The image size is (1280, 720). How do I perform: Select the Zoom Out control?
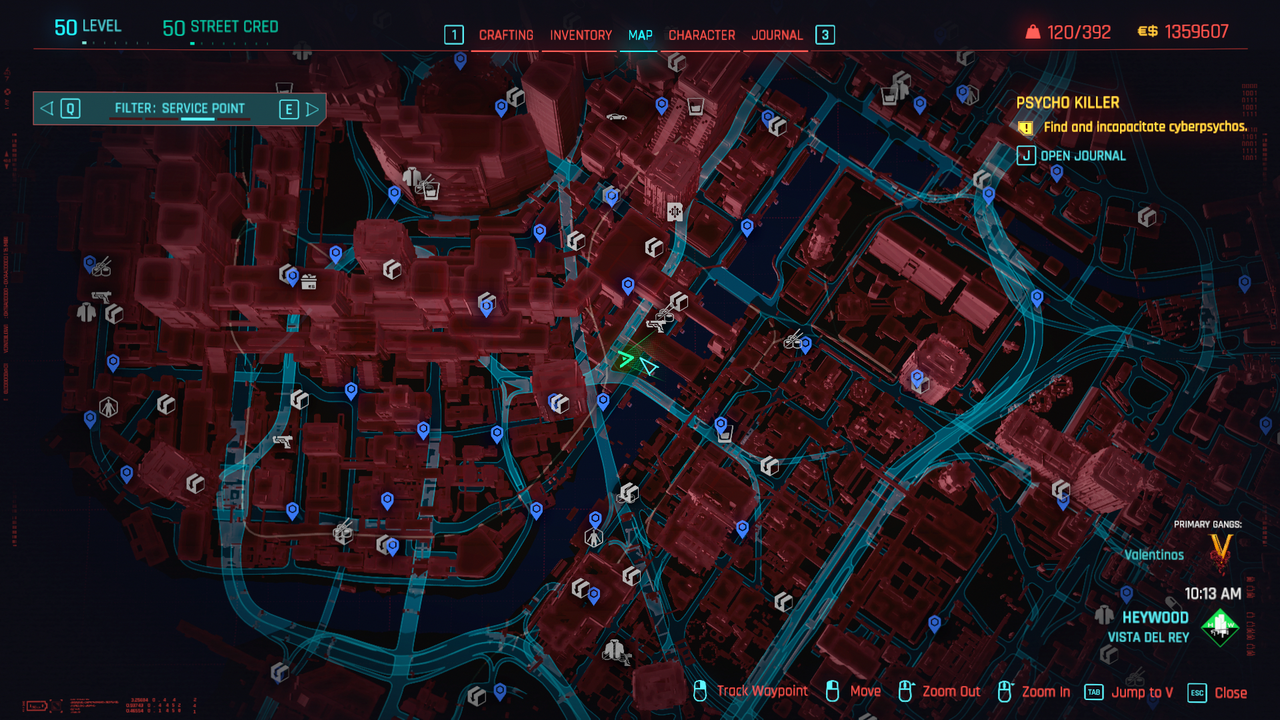(939, 692)
